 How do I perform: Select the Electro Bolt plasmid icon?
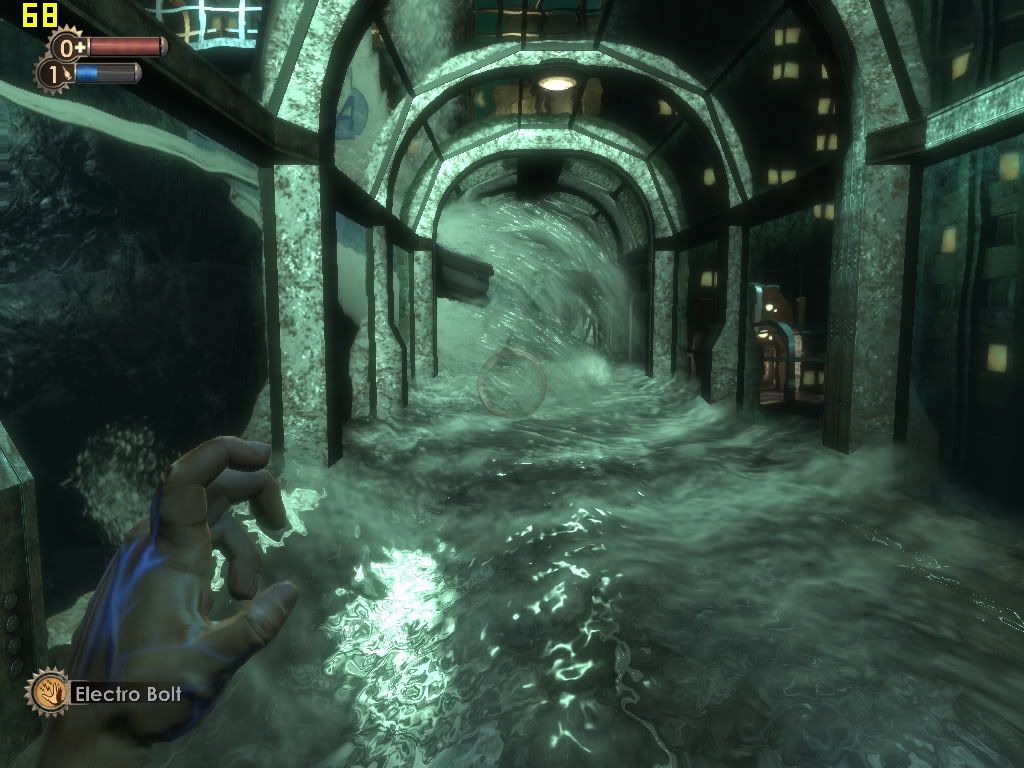tap(46, 691)
